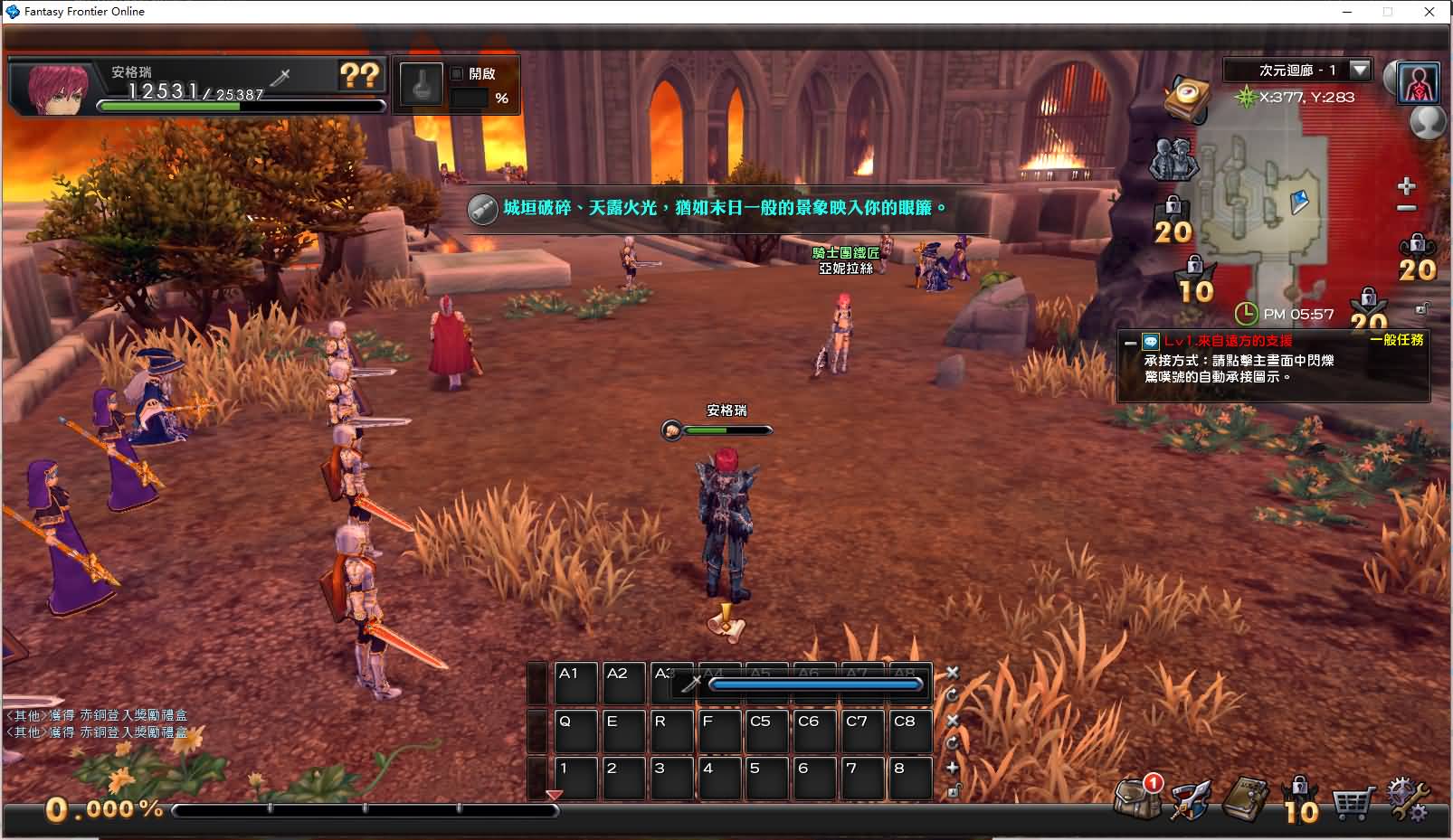Viewport: 1453px width, 840px height.
Task: Toggle the 開啟 auto-potion checkbox
Action: click(x=457, y=73)
